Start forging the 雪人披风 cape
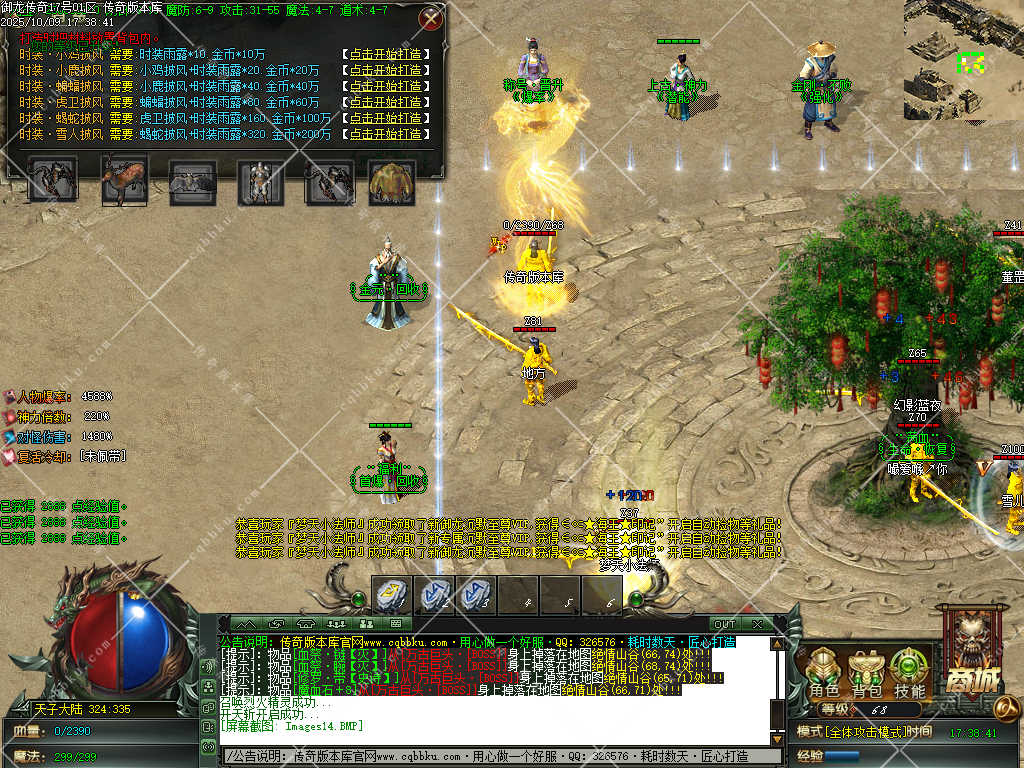This screenshot has width=1024, height=768. (384, 134)
